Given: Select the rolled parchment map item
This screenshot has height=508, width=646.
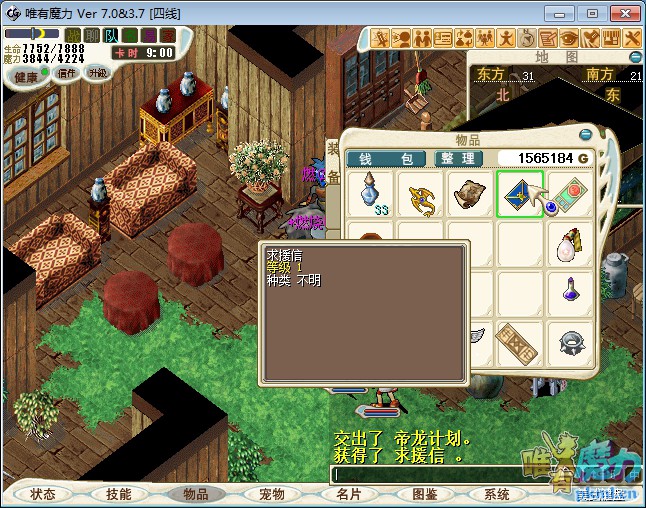Looking at the screenshot, I should [x=470, y=194].
